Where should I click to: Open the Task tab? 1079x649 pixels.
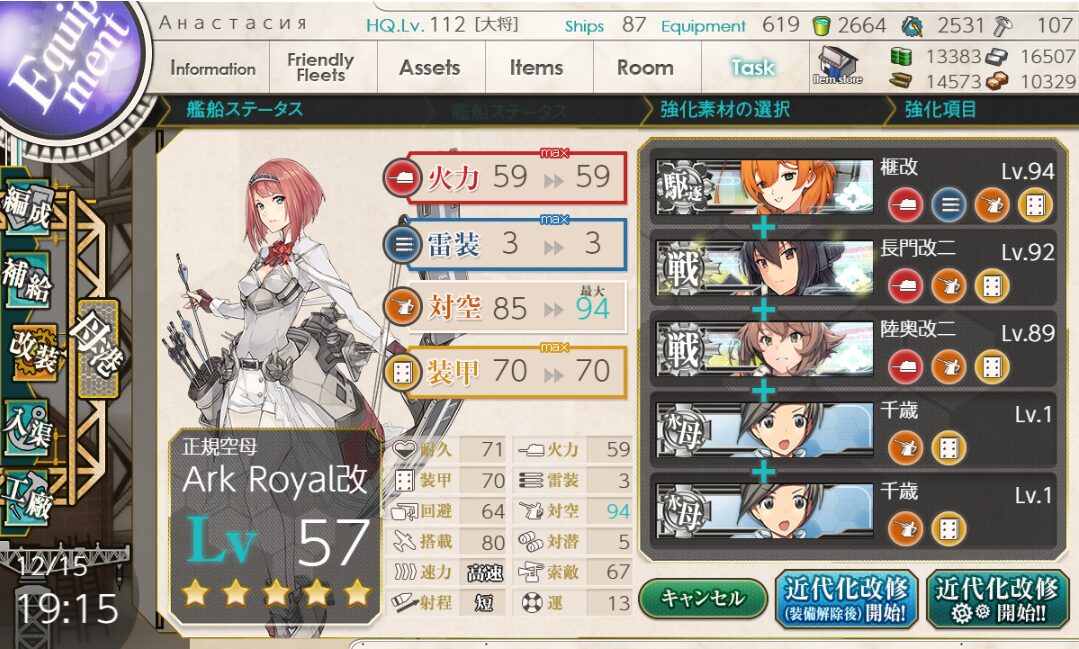pos(752,68)
